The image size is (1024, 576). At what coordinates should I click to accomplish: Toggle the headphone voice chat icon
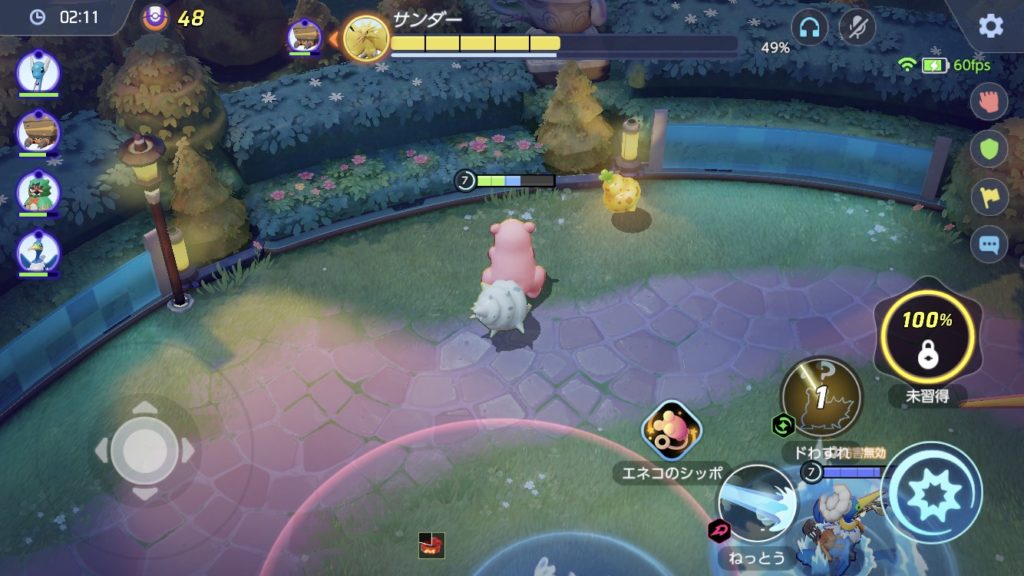809,27
